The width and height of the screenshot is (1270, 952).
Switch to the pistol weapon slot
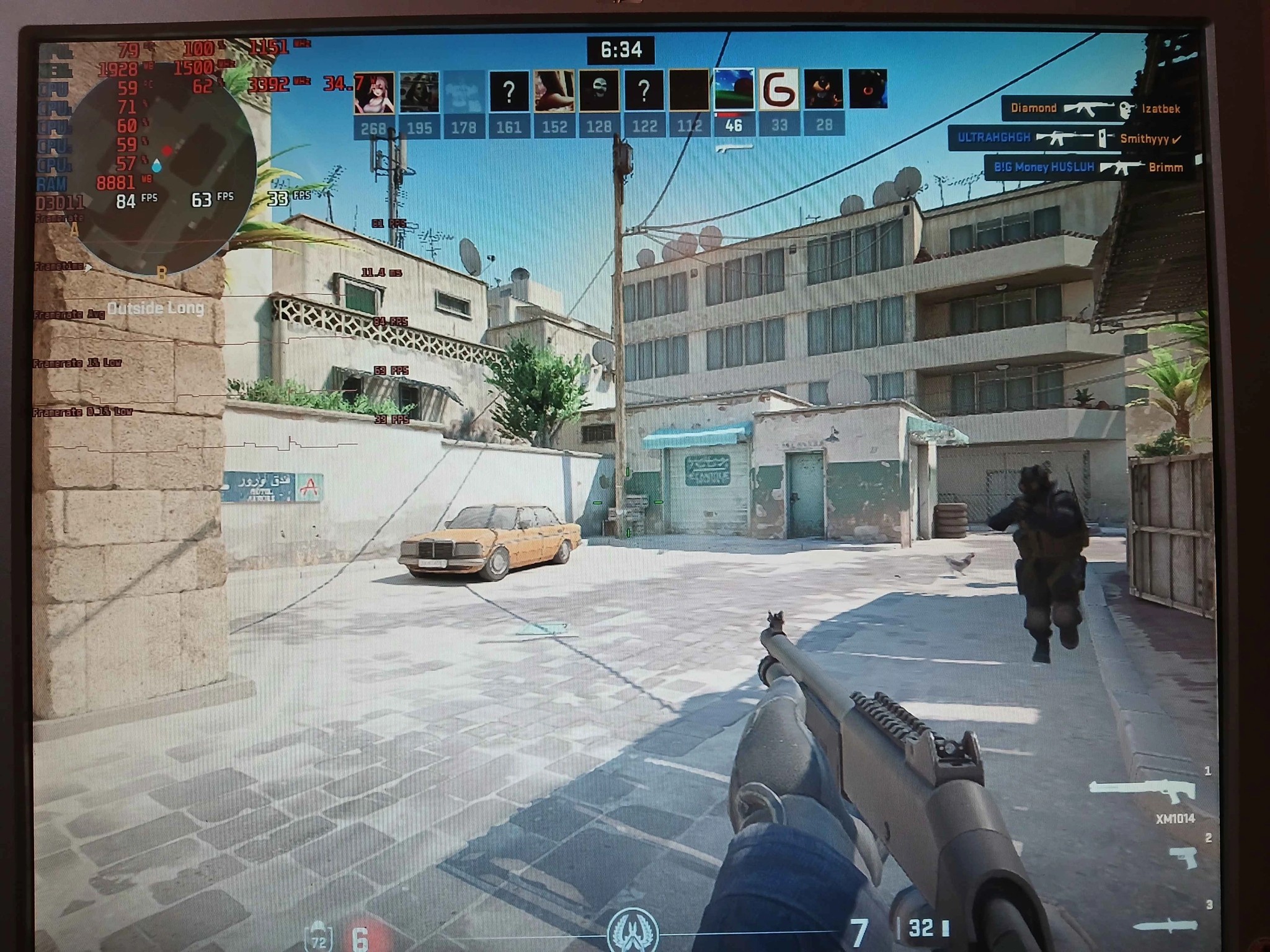(x=1184, y=858)
